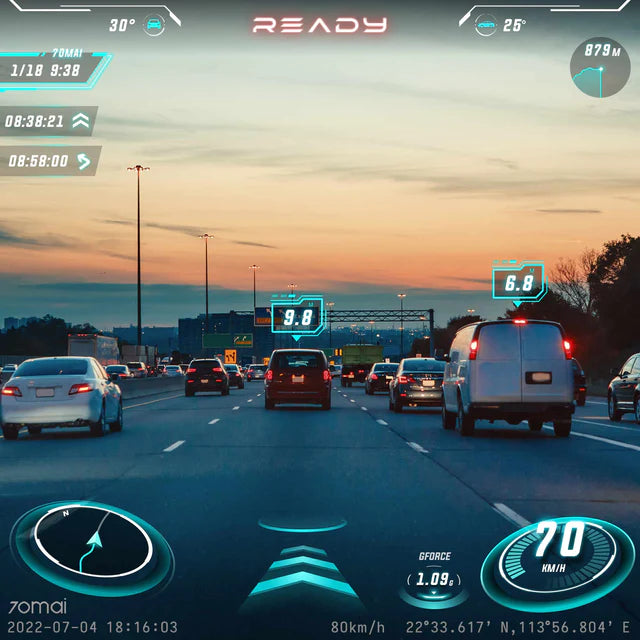Select the 1/18 9:38 date tag
This screenshot has height=640, width=640.
(x=50, y=70)
